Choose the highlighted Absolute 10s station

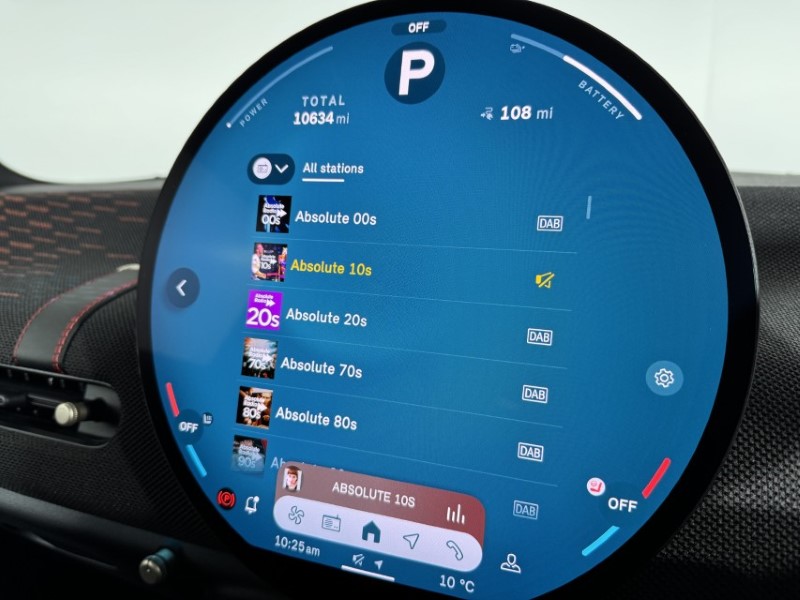click(330, 267)
